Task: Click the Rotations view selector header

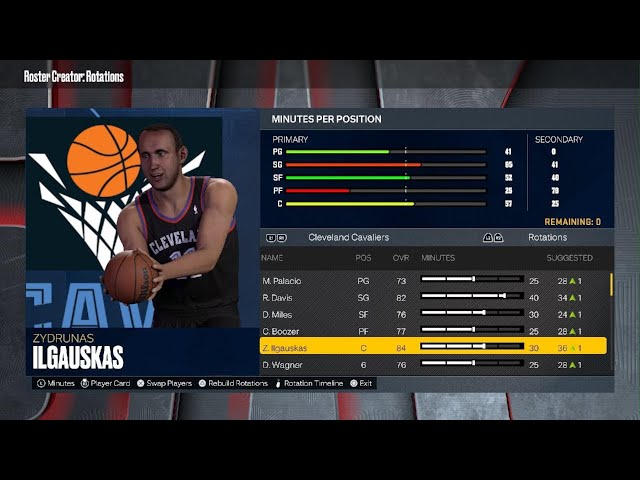Action: [x=546, y=238]
